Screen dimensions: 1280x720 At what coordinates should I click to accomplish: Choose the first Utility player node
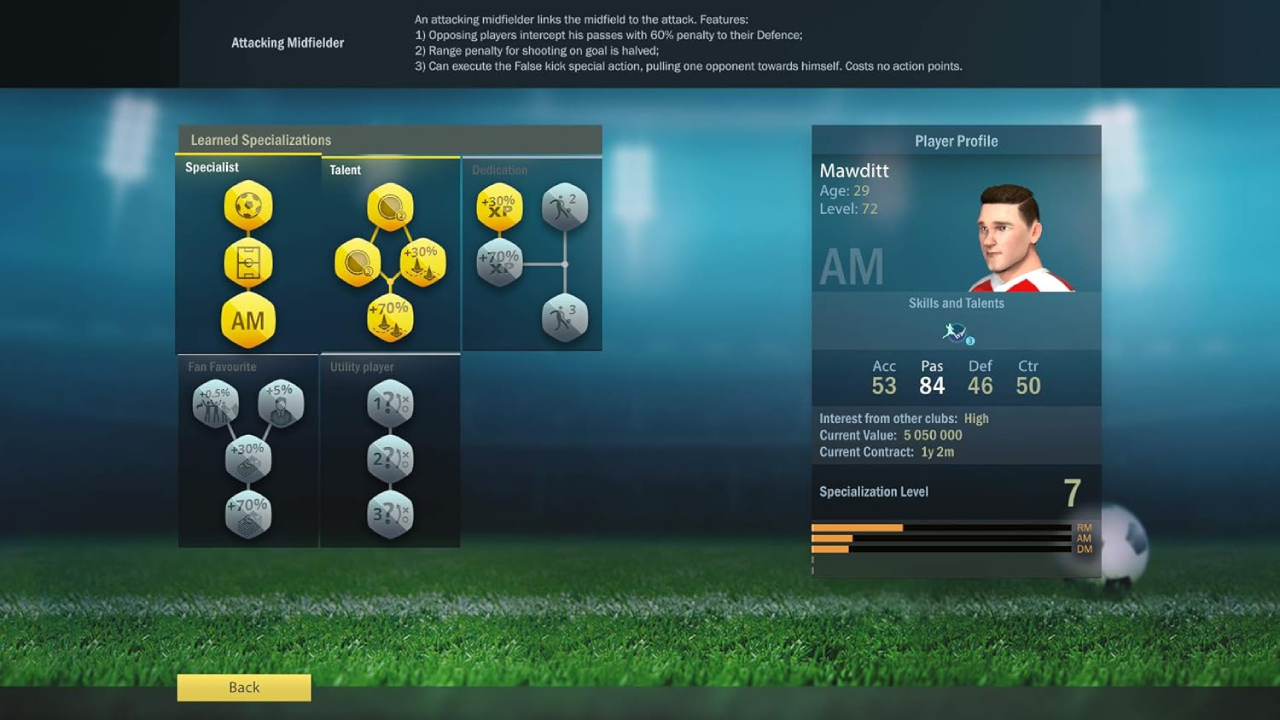coord(390,403)
